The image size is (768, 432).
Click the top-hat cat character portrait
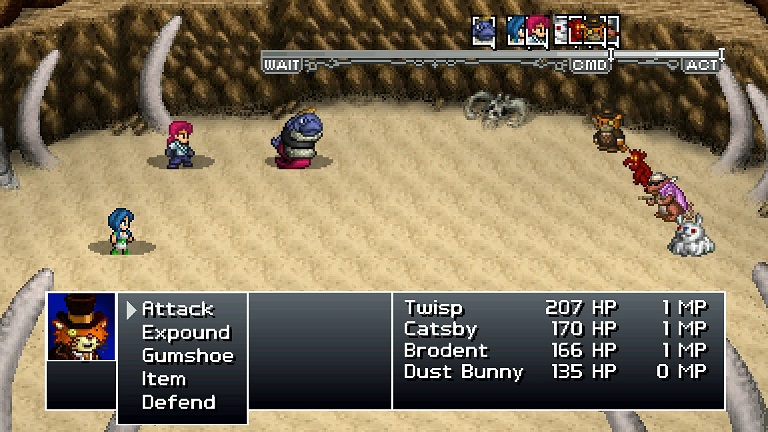click(x=82, y=327)
